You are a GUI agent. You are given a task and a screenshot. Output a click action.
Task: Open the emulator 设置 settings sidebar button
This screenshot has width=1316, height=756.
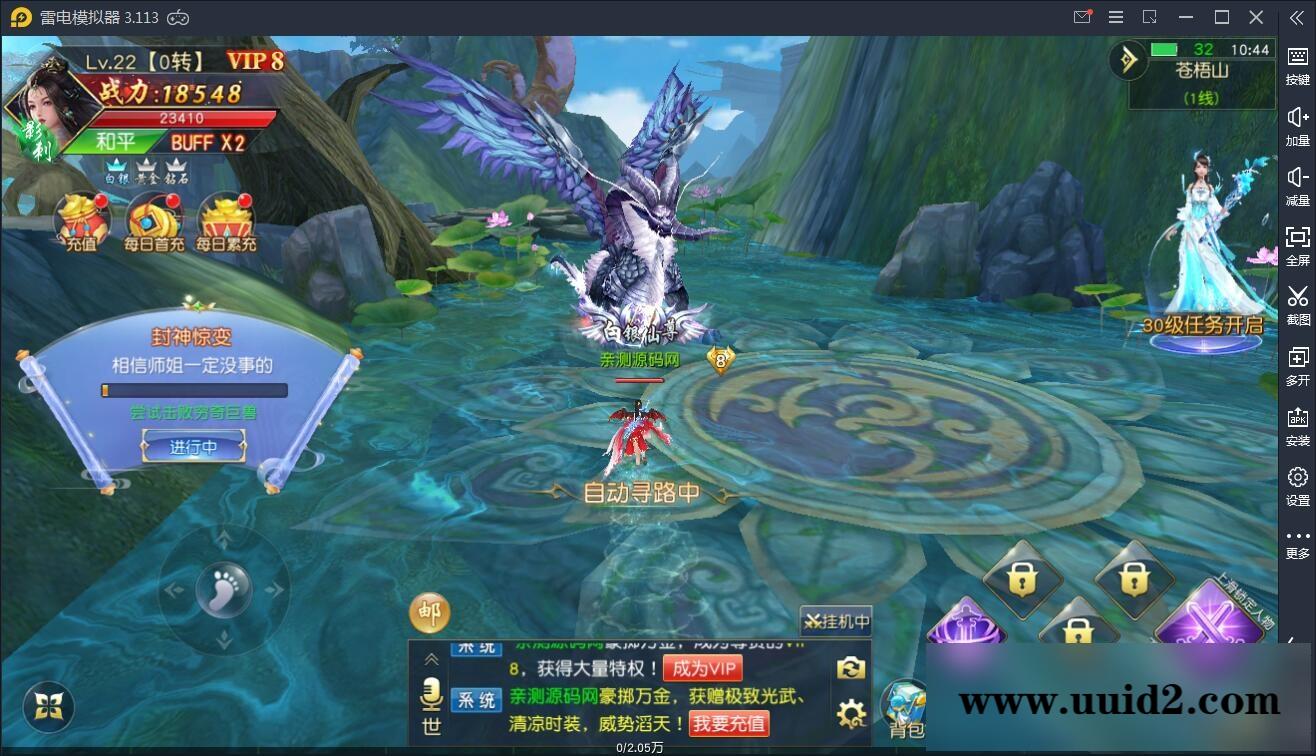(x=1297, y=484)
